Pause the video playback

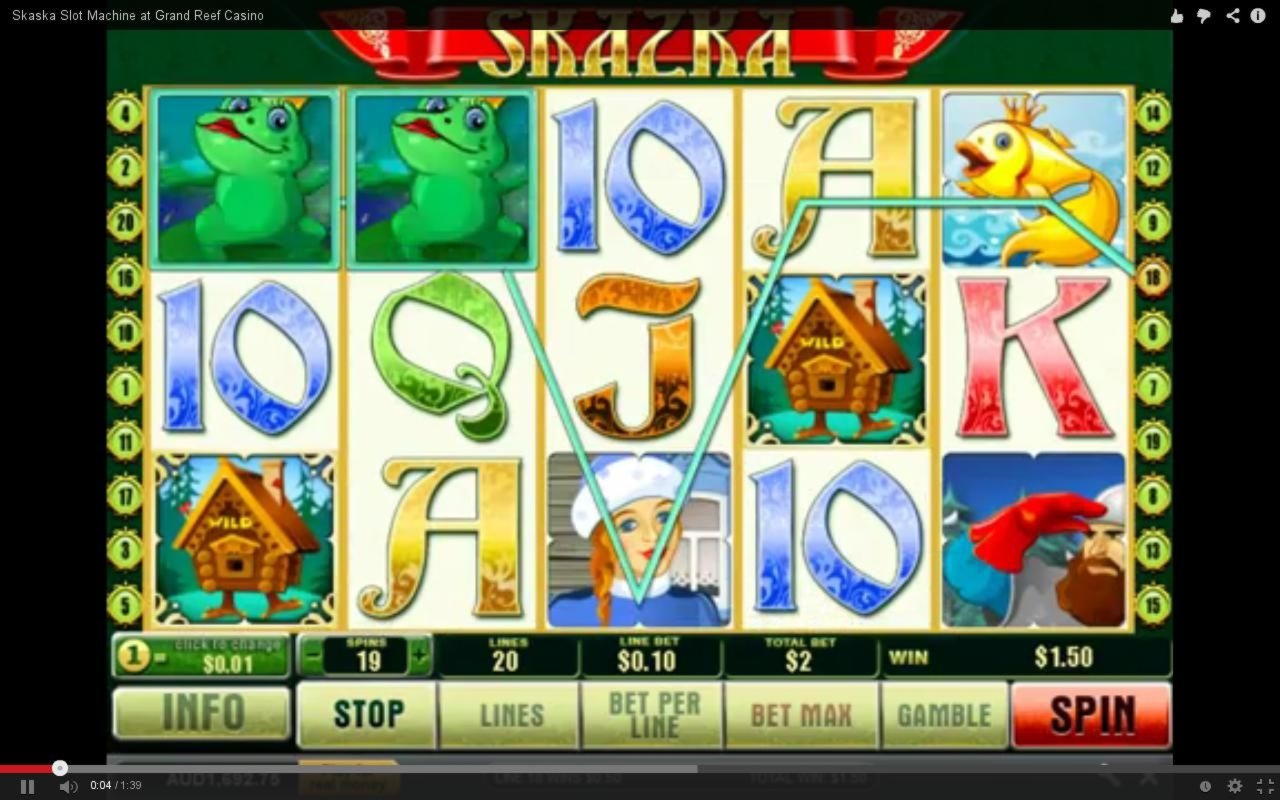point(26,786)
